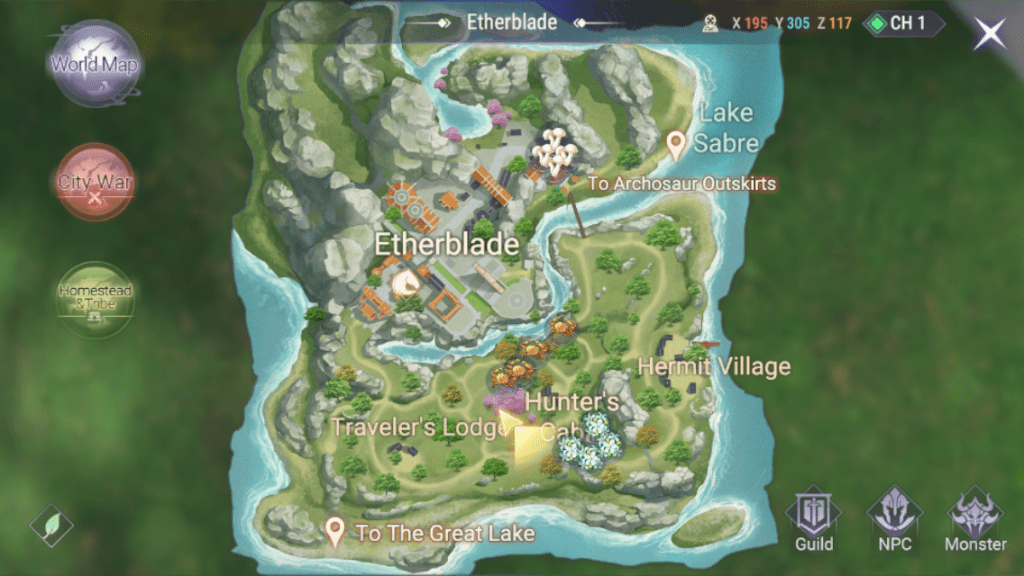Open the City War map
Viewport: 1024px width, 576px height.
[95, 182]
